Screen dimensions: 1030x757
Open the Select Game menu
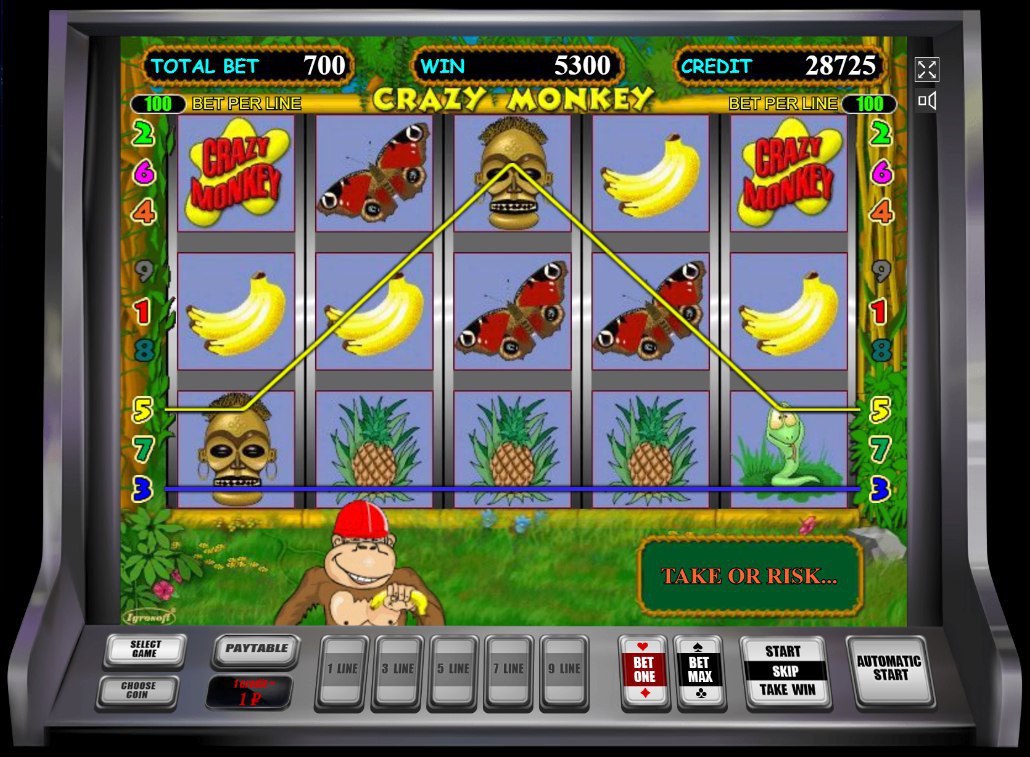coord(145,650)
